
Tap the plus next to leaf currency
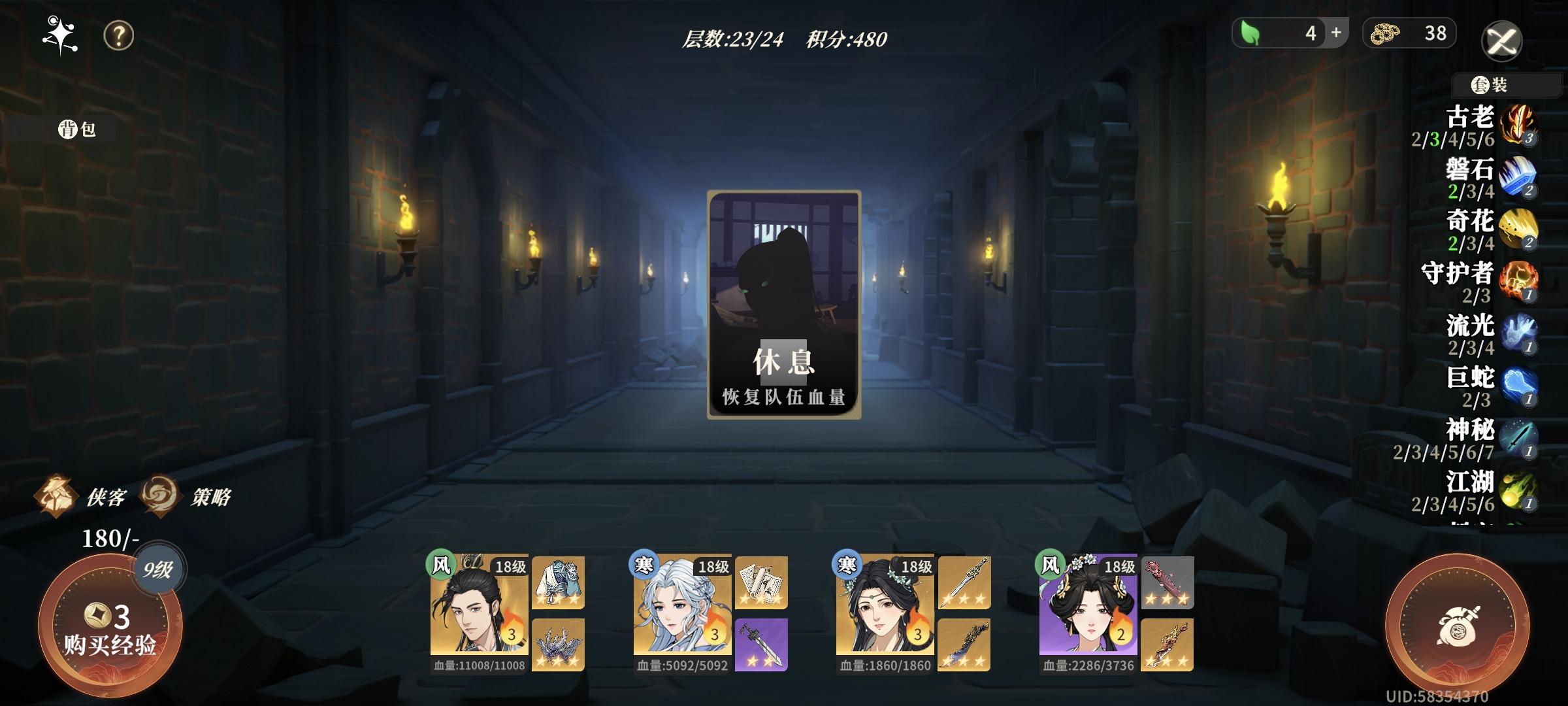pos(1336,33)
